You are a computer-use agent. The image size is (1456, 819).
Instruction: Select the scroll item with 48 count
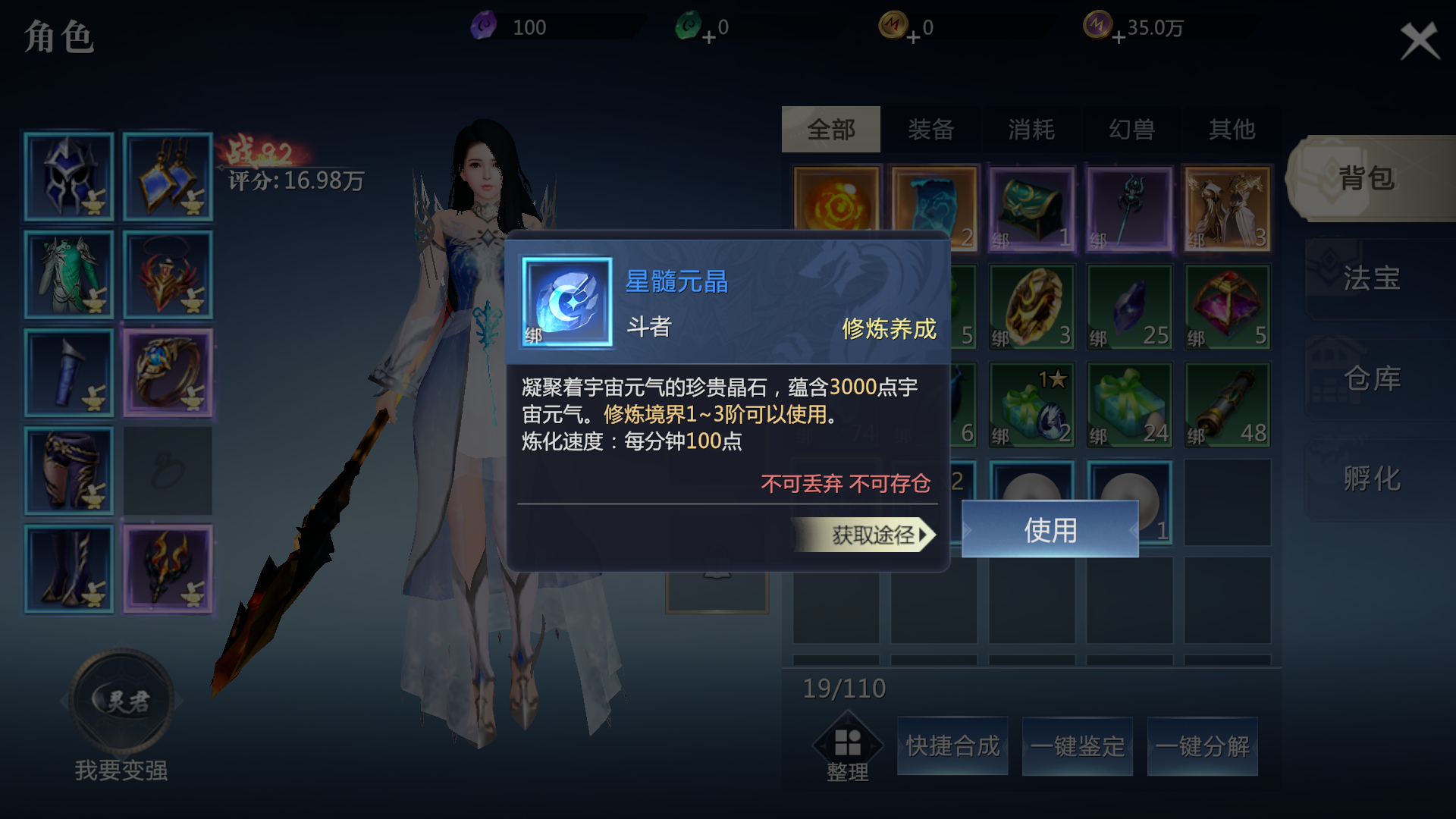click(1227, 405)
